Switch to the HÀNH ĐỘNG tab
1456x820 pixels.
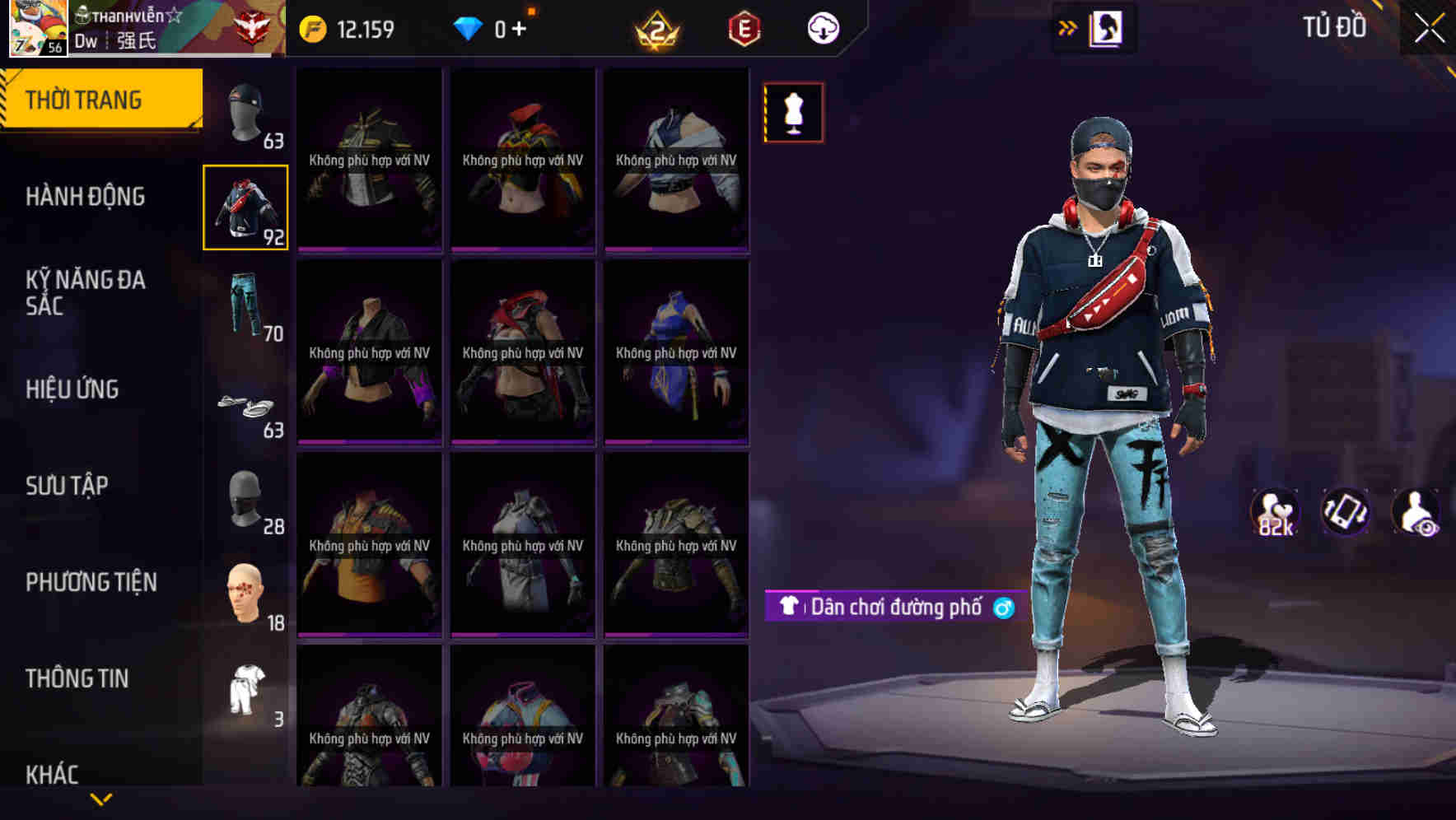point(85,196)
